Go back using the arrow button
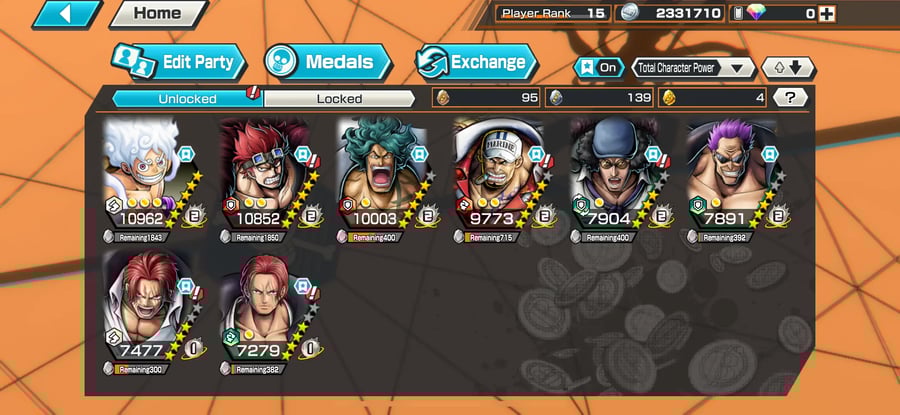 pyautogui.click(x=67, y=14)
